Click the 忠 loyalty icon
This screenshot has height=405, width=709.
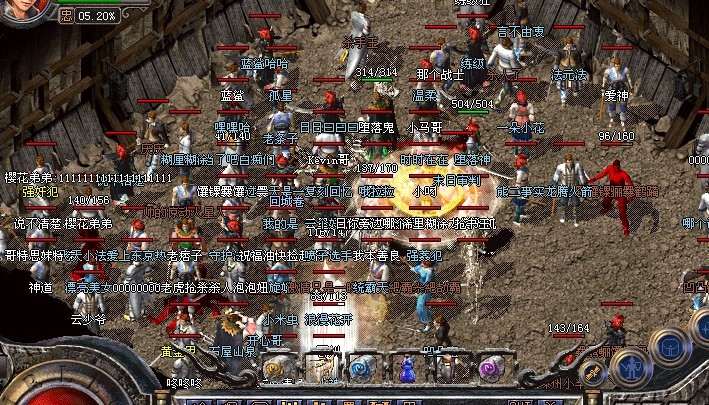66,16
